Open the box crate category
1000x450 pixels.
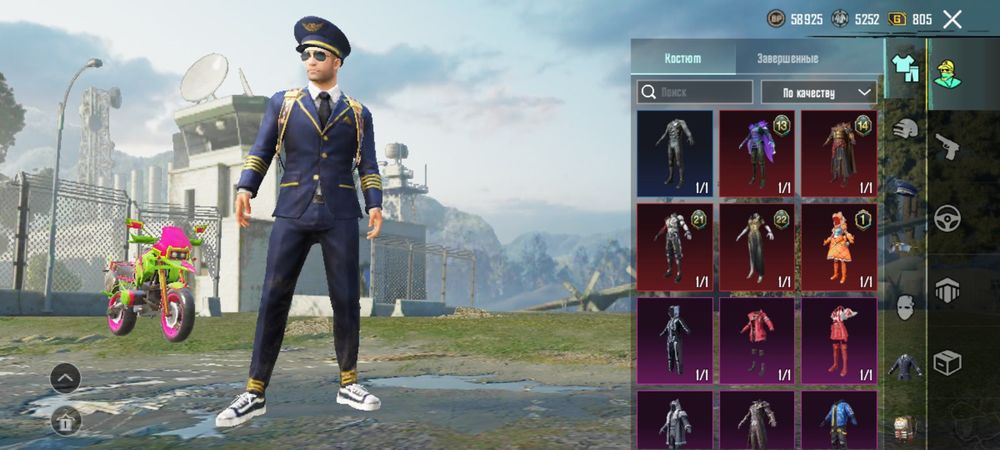pos(947,362)
